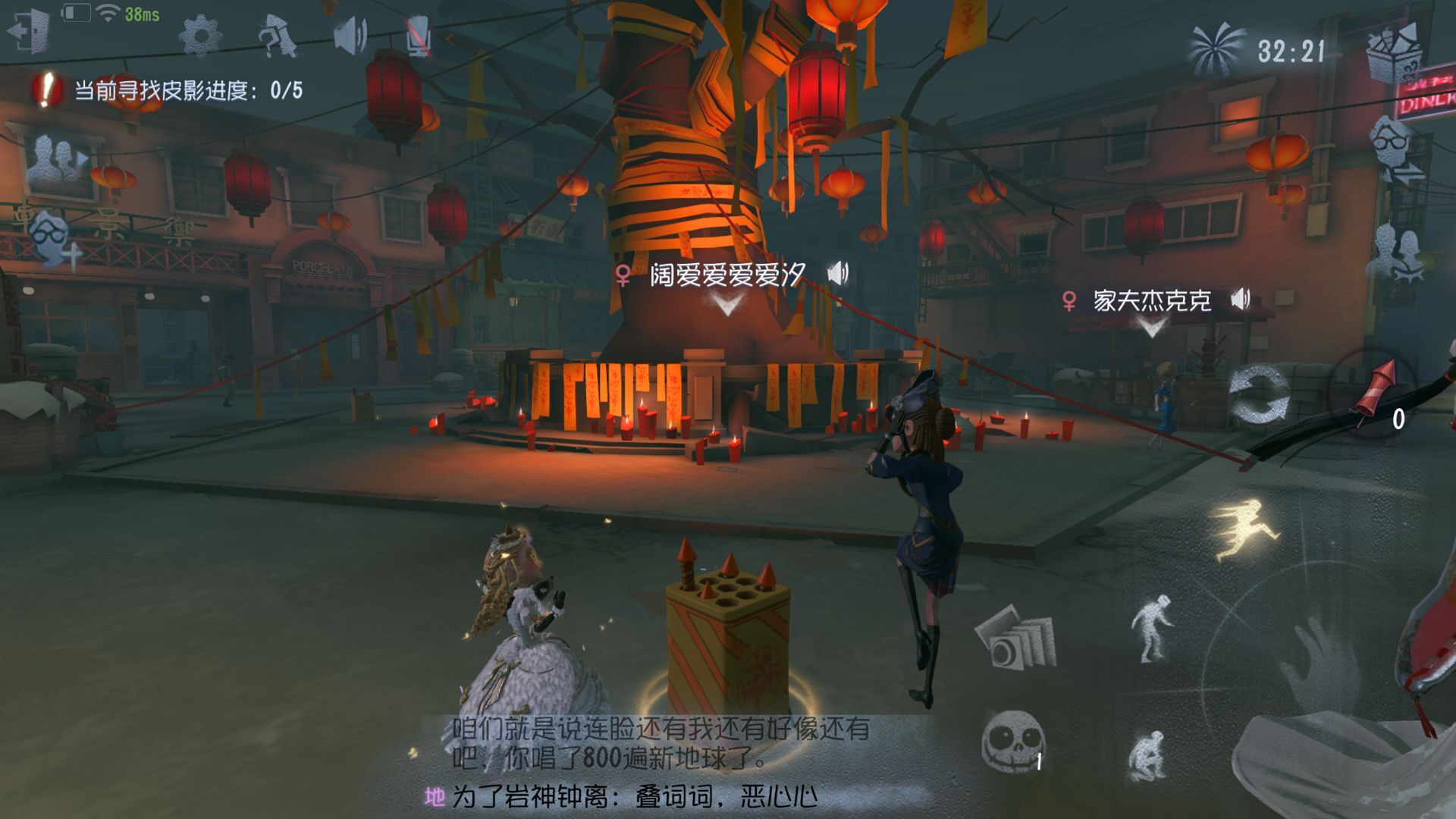Tap the glasses face icon with plus sign

pyautogui.click(x=55, y=239)
